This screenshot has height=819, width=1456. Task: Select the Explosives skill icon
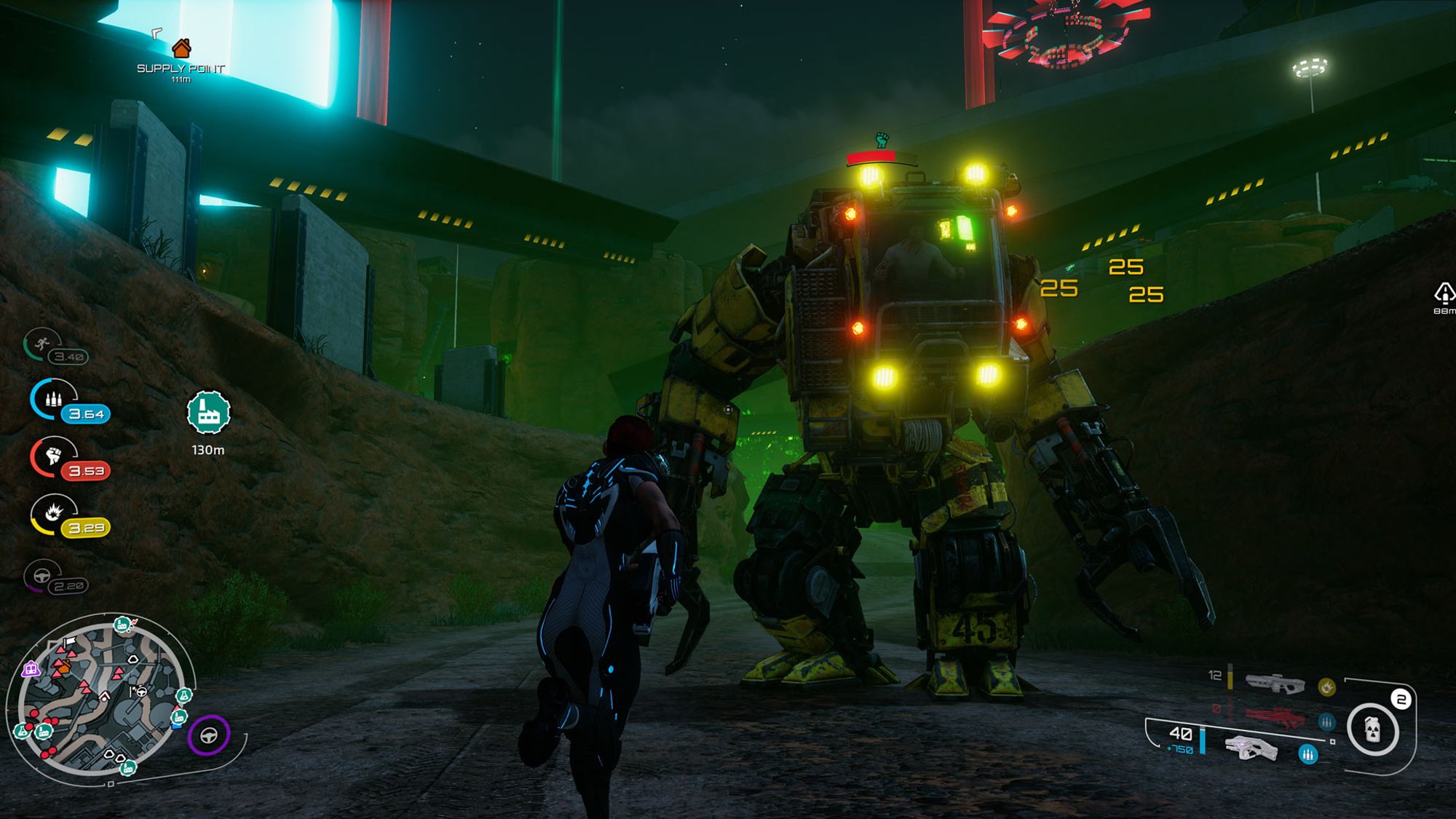53,513
